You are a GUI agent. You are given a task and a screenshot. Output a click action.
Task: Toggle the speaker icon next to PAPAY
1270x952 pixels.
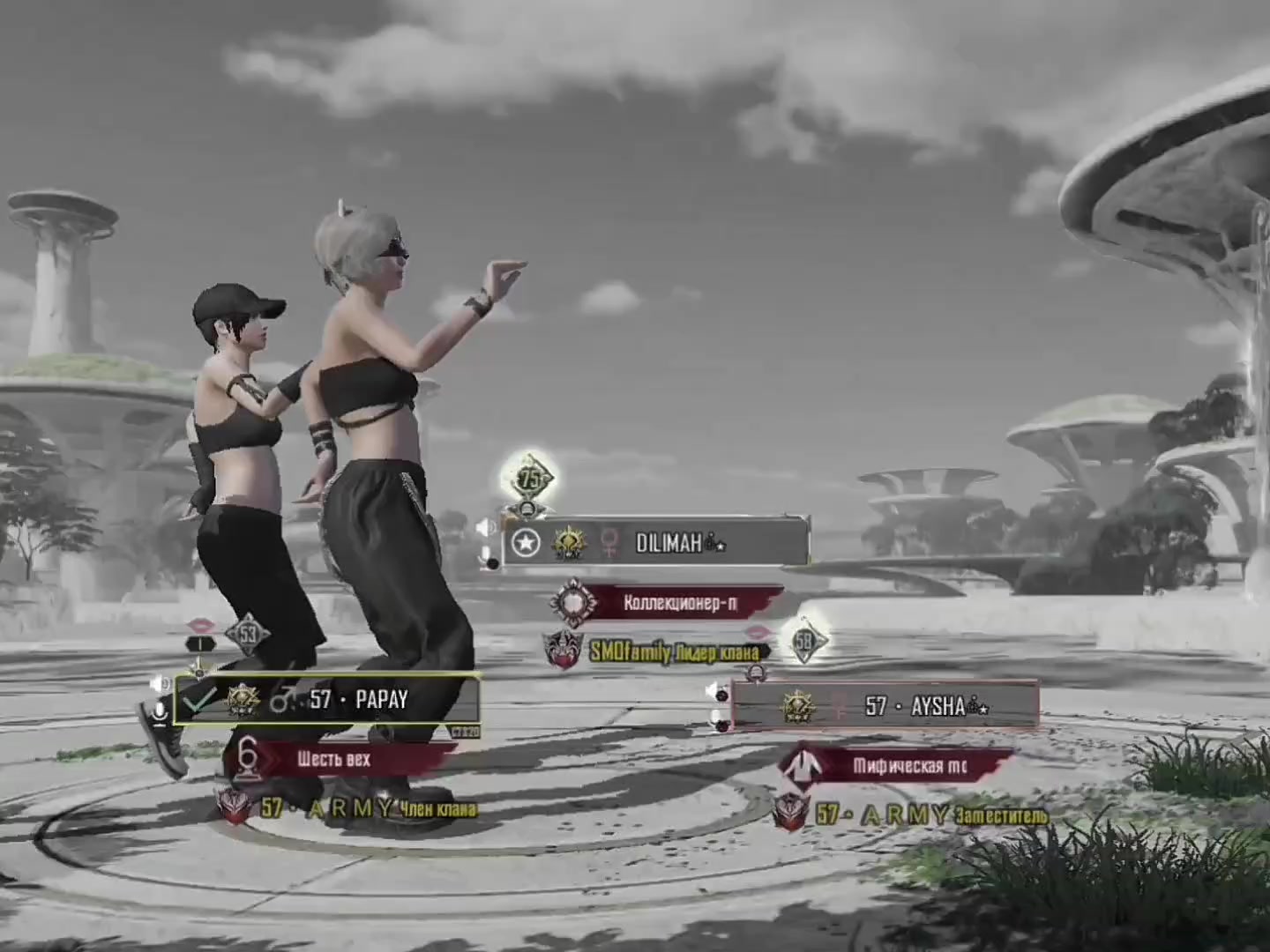pyautogui.click(x=159, y=684)
